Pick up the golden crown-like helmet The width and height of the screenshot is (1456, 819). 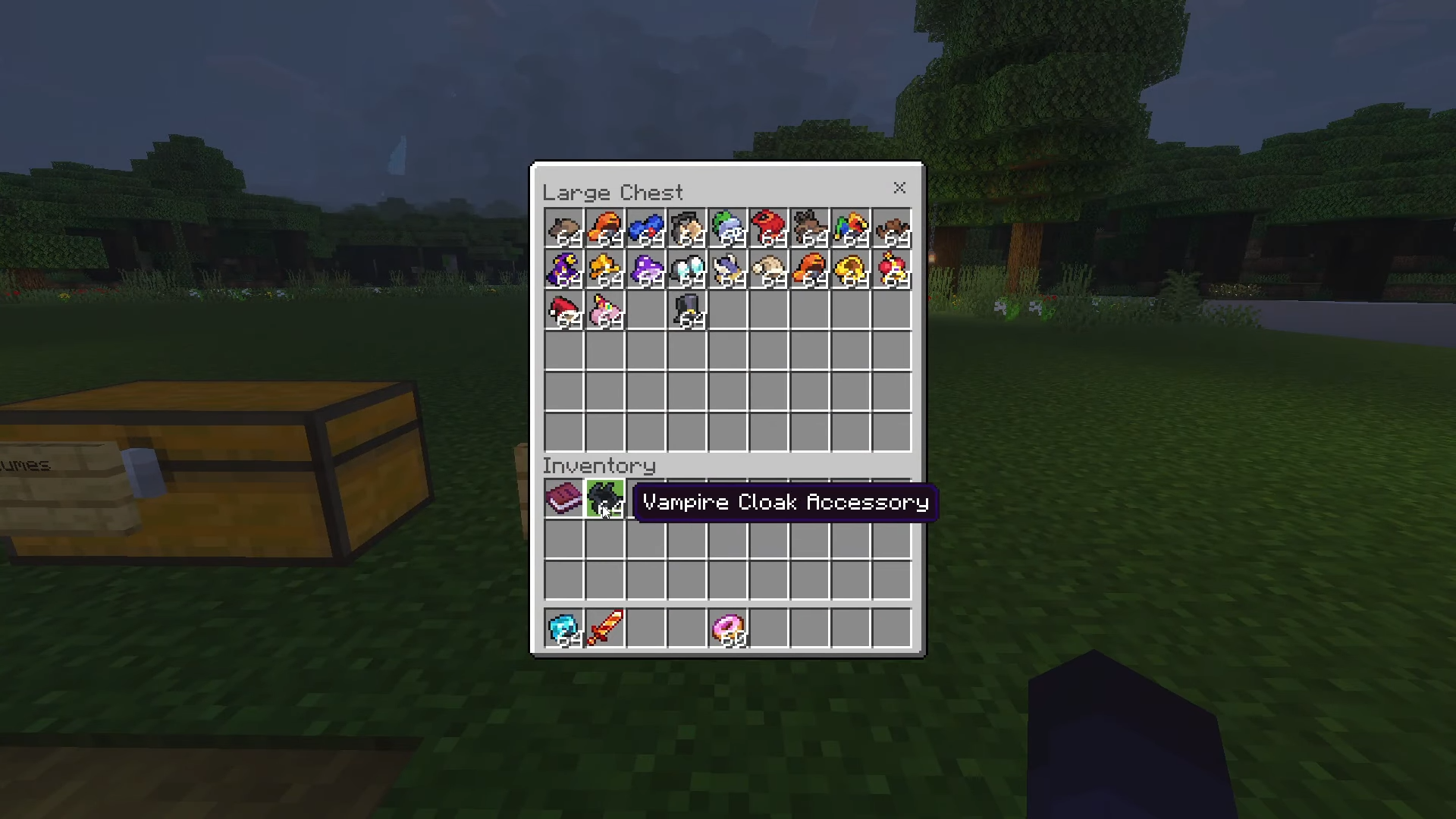(x=851, y=269)
